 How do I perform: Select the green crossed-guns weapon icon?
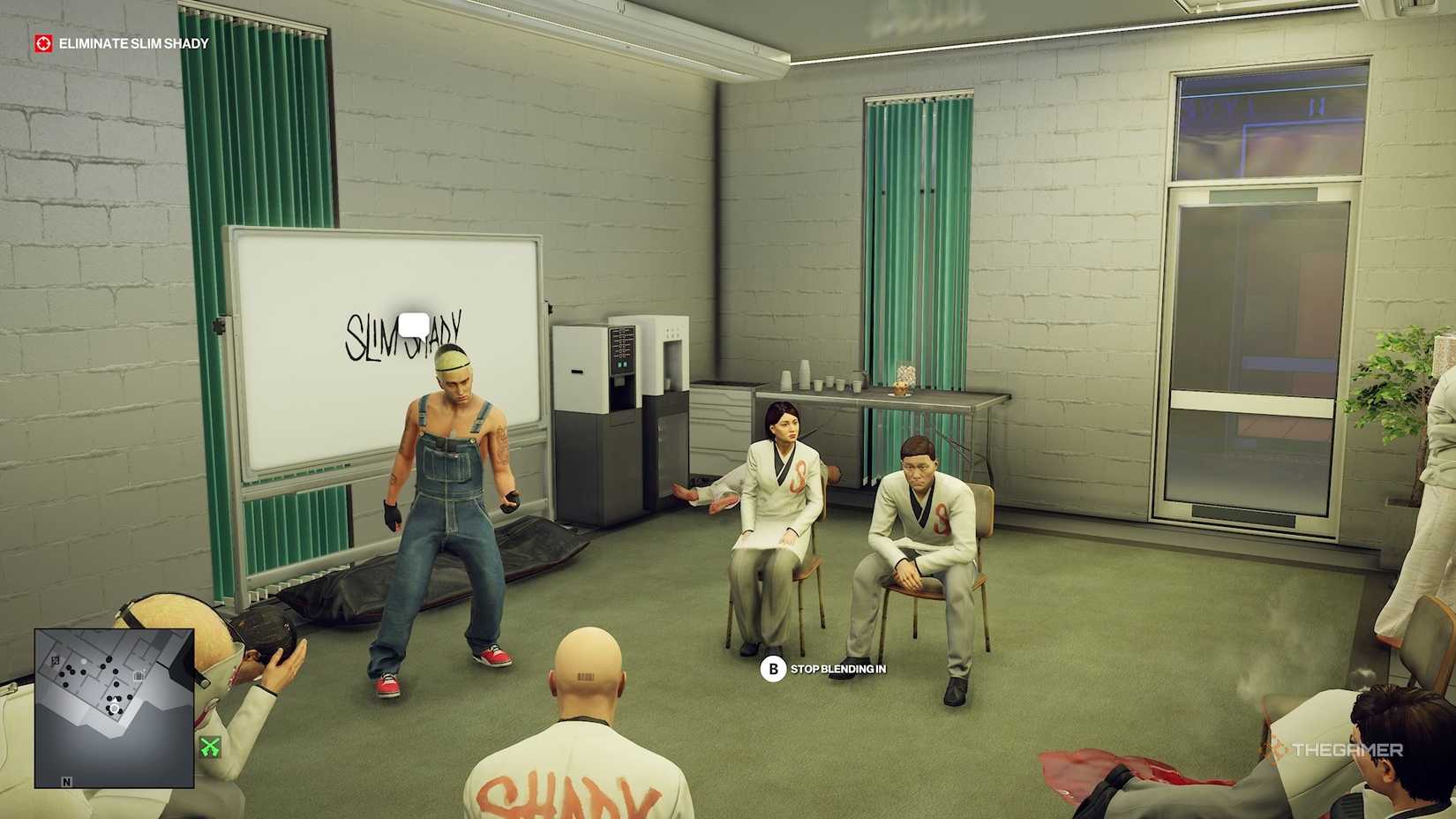tap(211, 745)
